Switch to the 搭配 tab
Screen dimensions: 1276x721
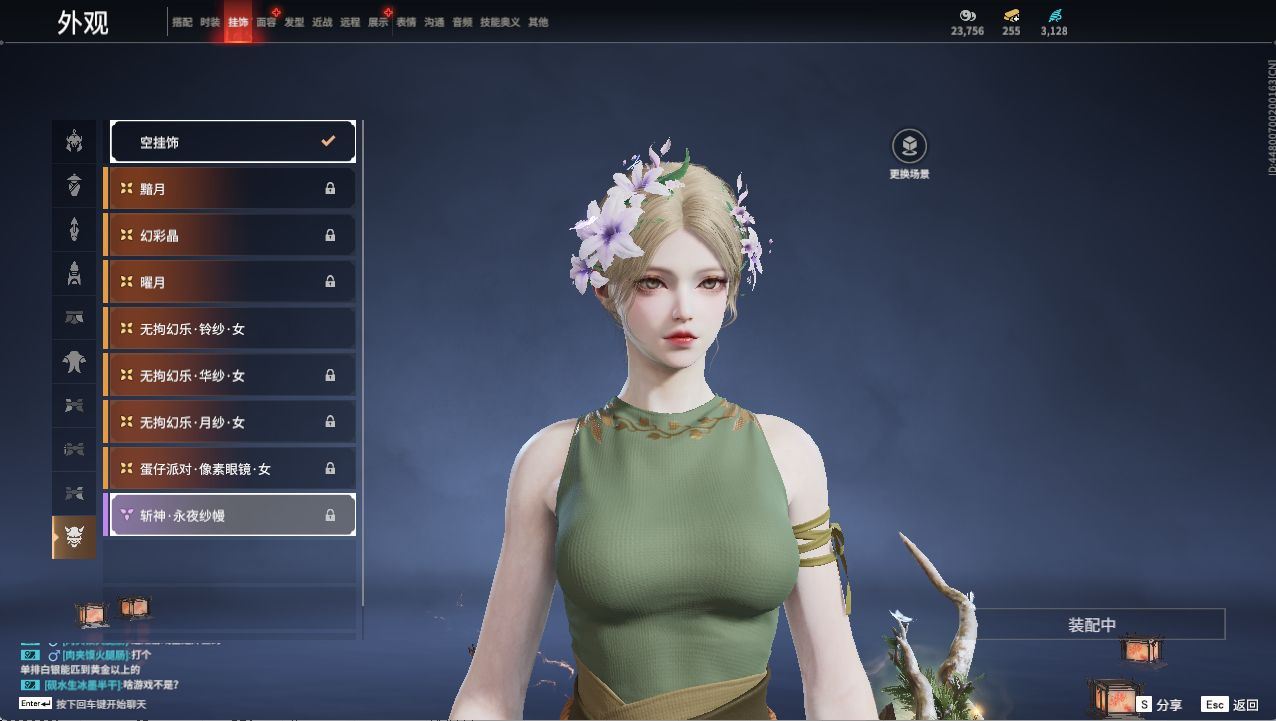pos(182,22)
